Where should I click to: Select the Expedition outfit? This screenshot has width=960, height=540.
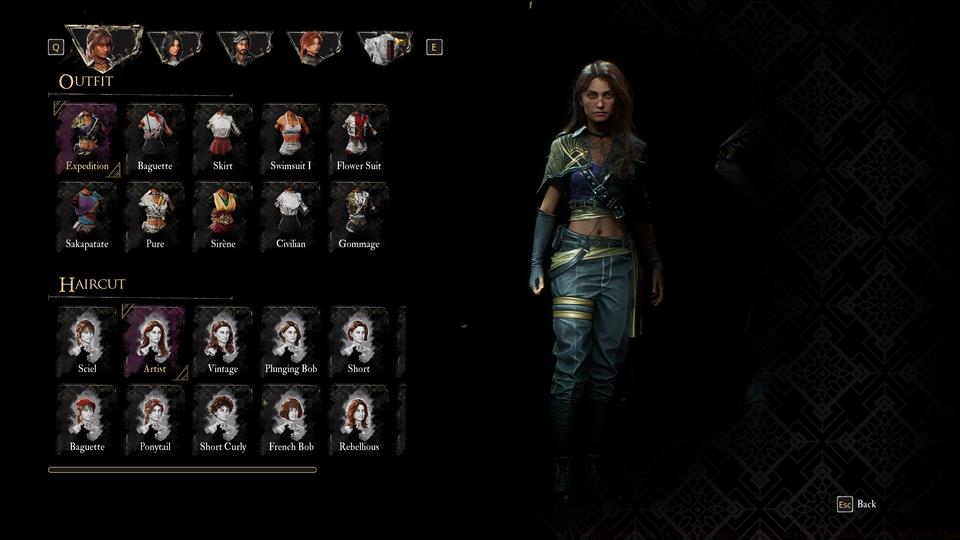tap(87, 138)
